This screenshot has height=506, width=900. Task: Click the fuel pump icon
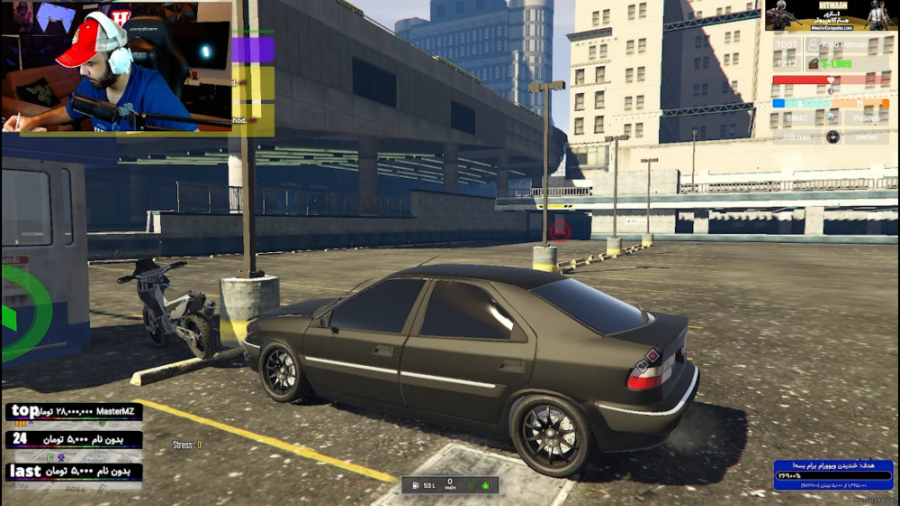pyautogui.click(x=414, y=486)
